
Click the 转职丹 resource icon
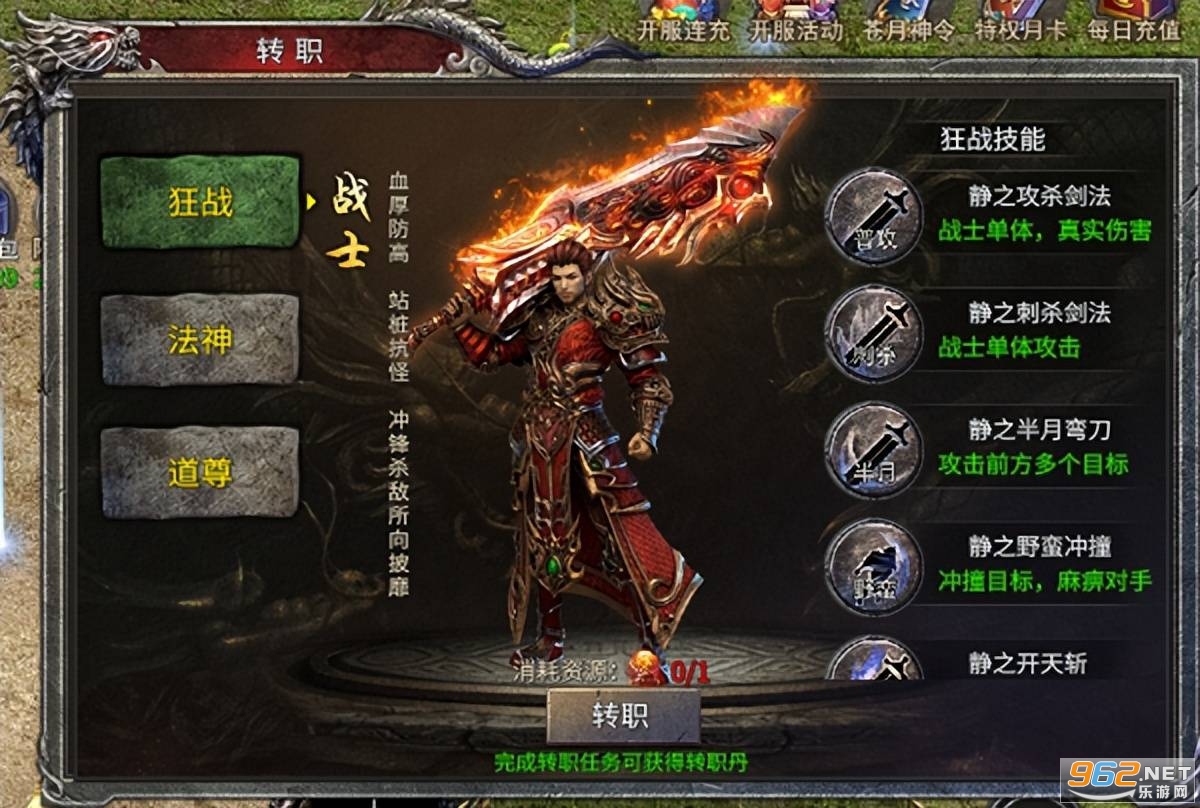643,666
